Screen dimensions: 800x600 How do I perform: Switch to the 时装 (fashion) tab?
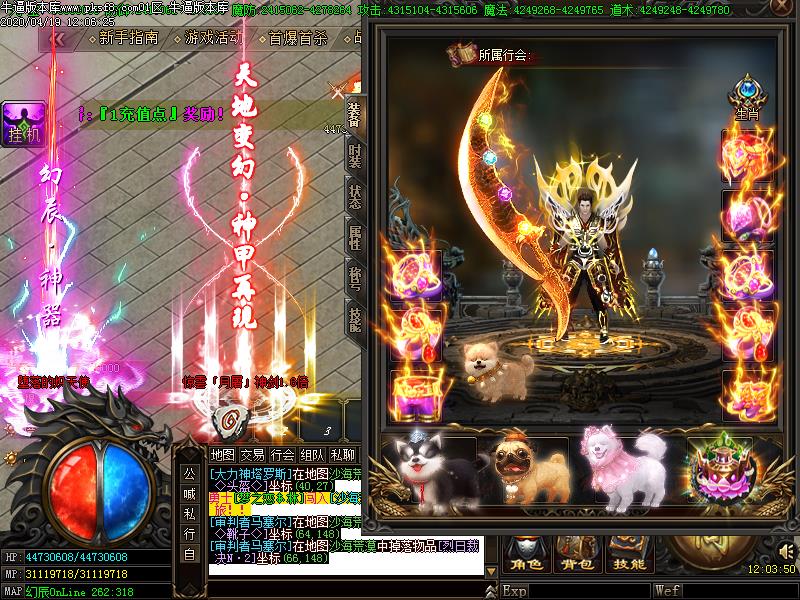pos(354,155)
